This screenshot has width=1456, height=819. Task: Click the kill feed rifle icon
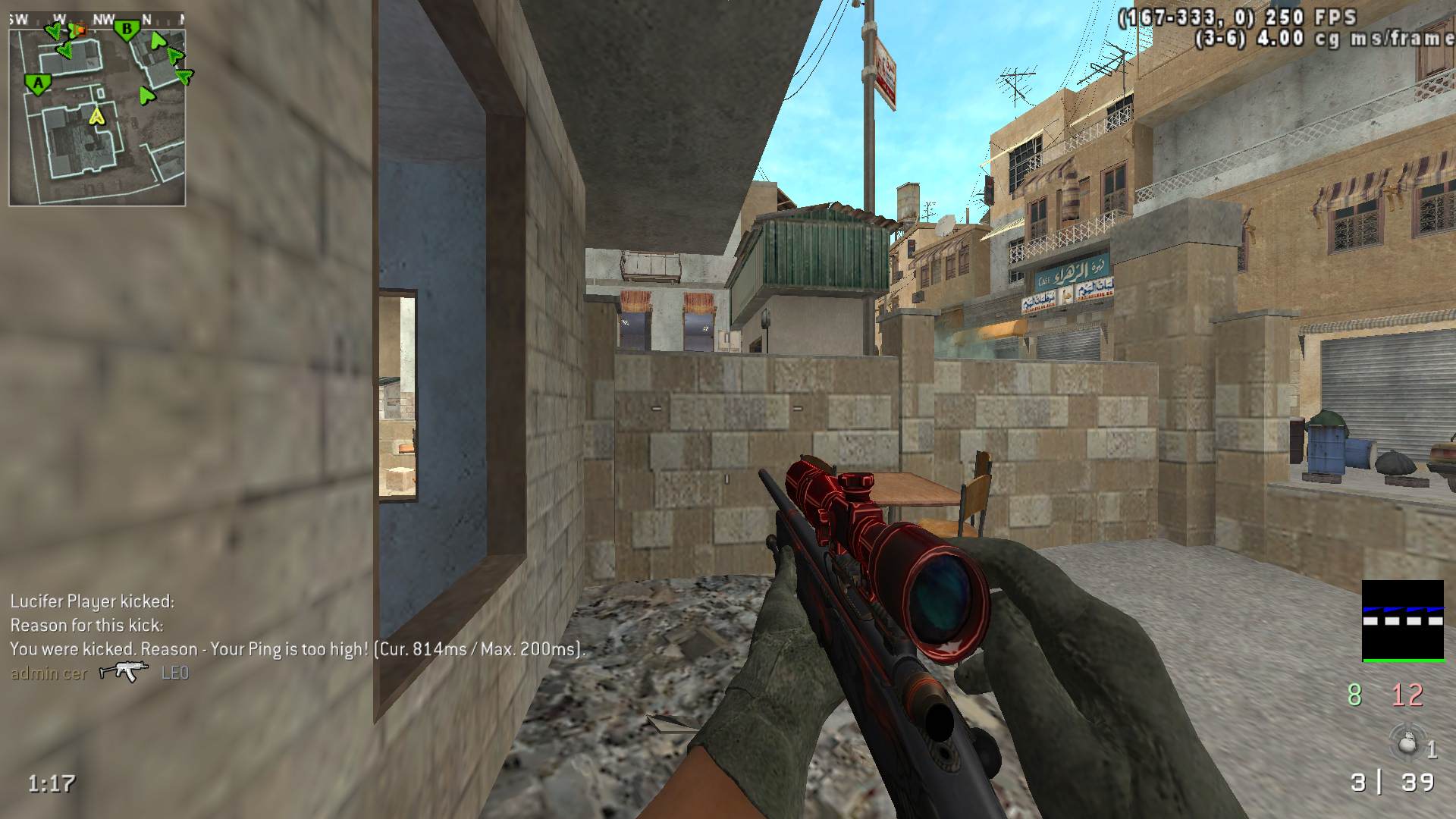point(124,672)
